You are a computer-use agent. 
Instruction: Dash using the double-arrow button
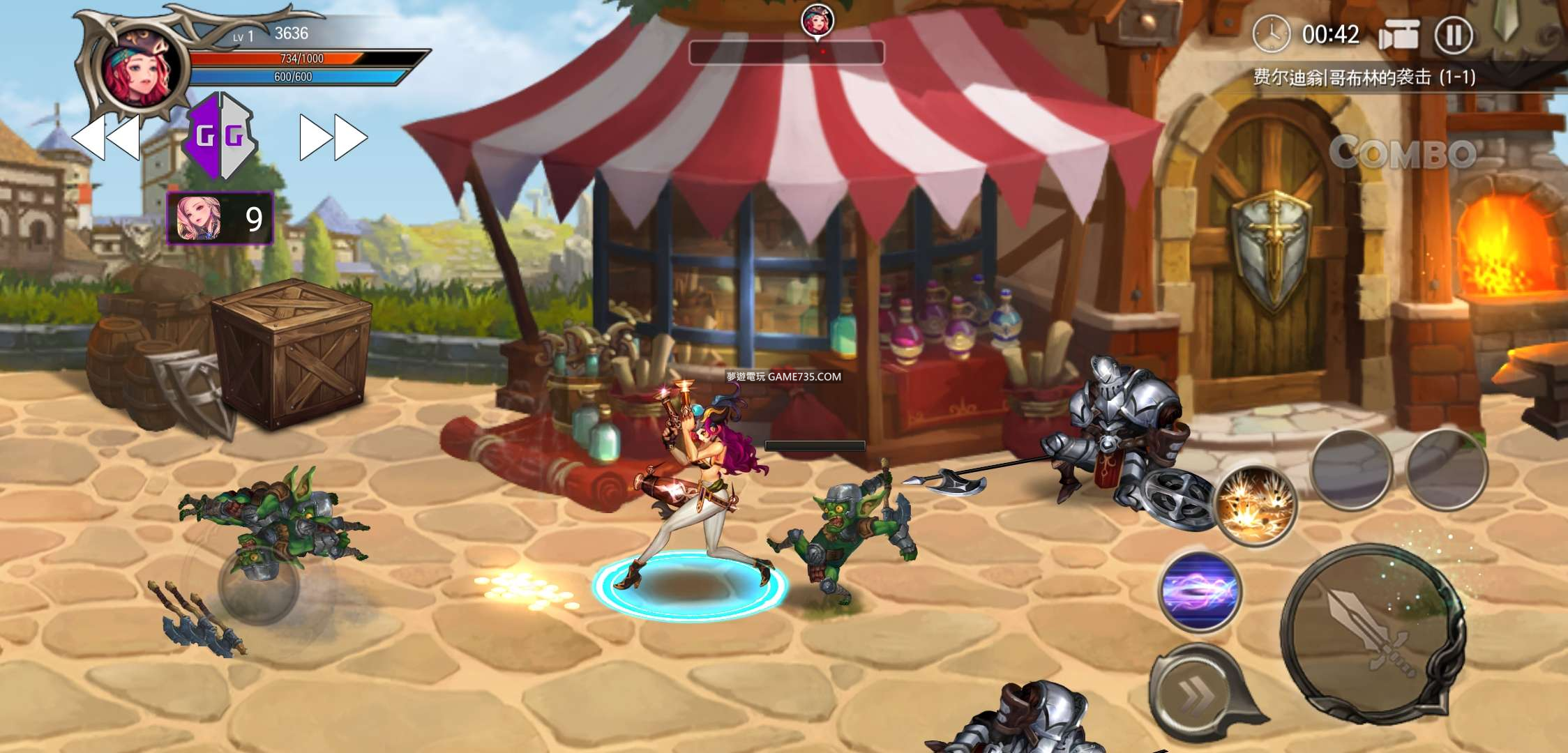1195,692
